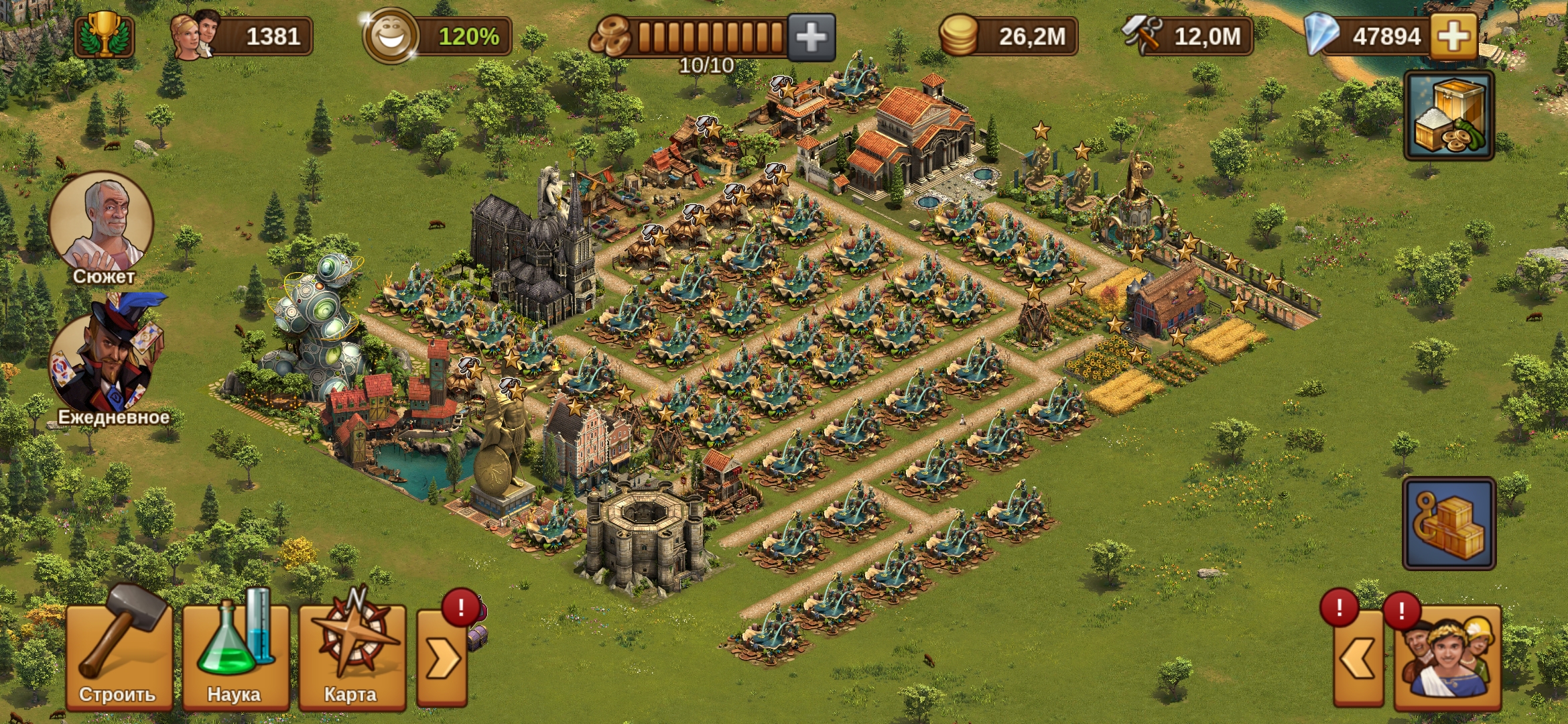Image resolution: width=1568 pixels, height=724 pixels.
Task: Expand the bottom menu with right arrow
Action: click(x=442, y=658)
